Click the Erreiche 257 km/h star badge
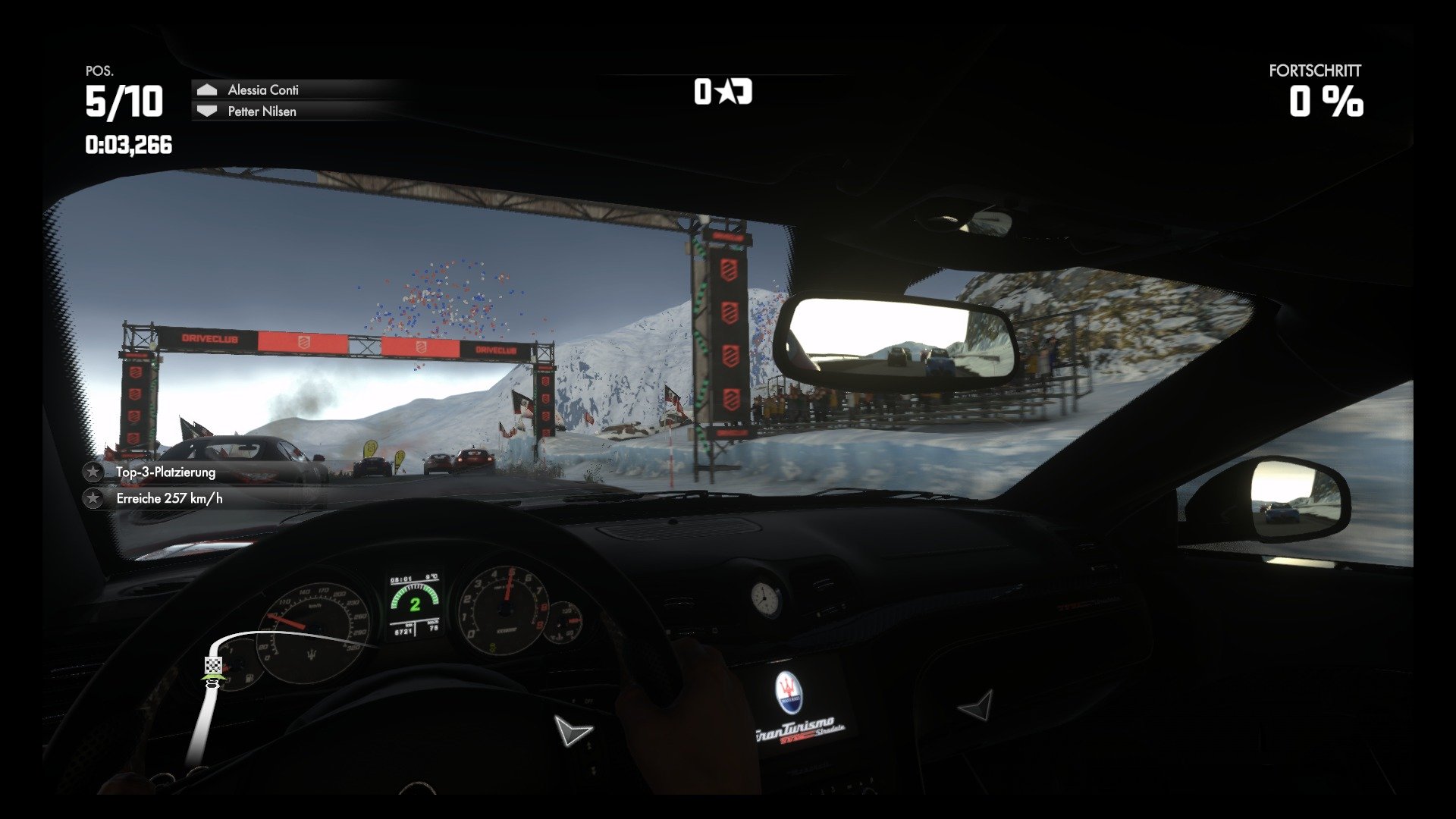 [x=93, y=498]
